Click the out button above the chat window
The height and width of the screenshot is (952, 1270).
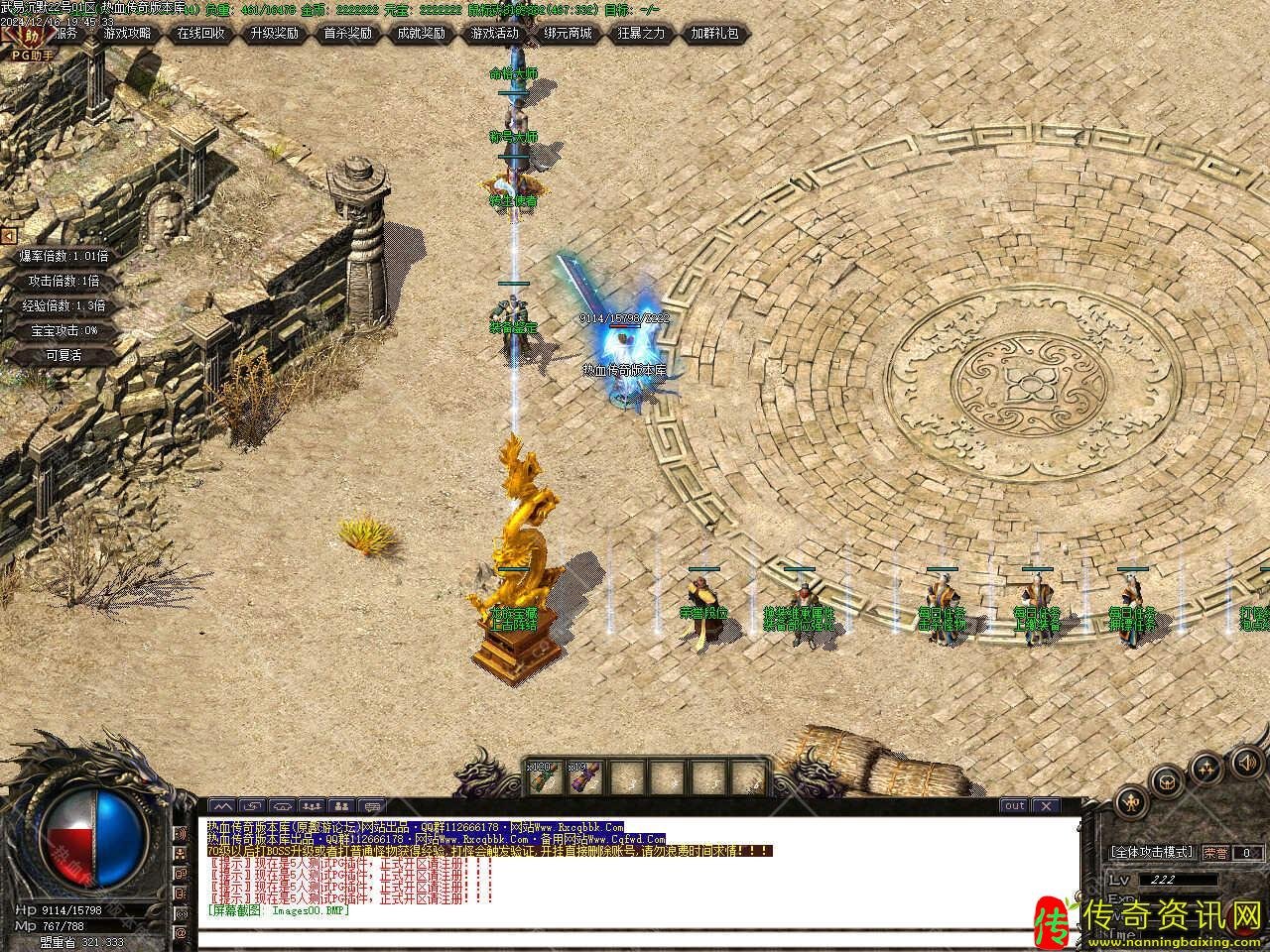click(x=1014, y=805)
